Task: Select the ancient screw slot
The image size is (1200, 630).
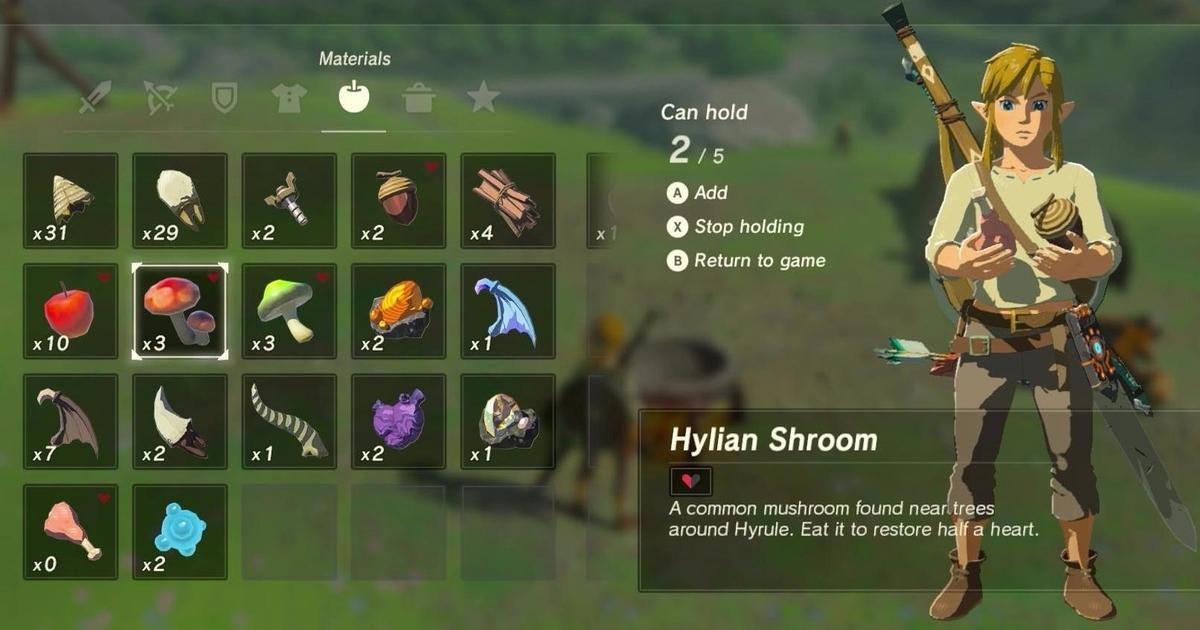Action: click(x=289, y=201)
